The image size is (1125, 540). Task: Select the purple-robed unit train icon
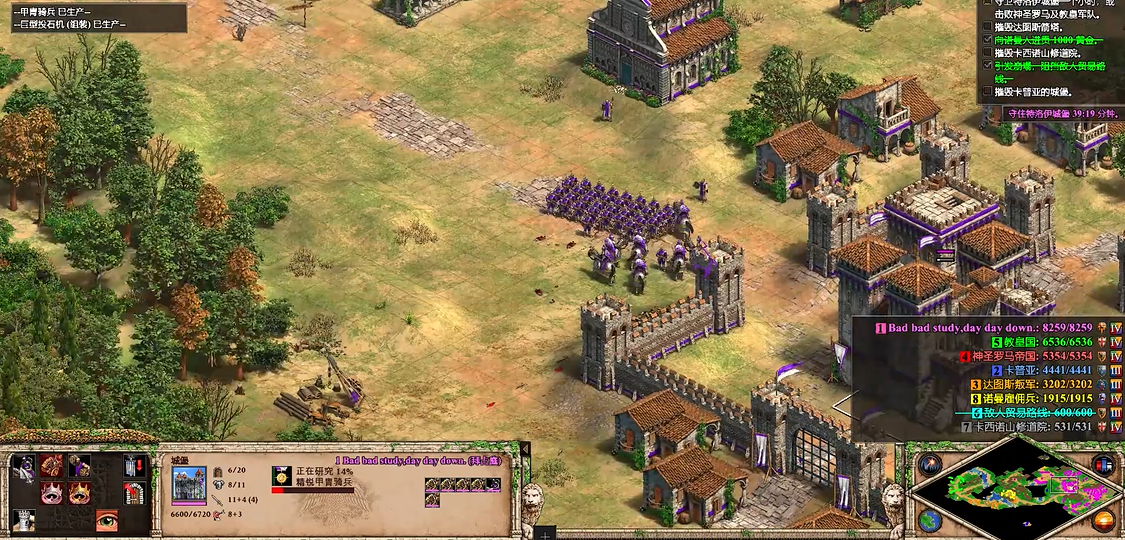(79, 466)
